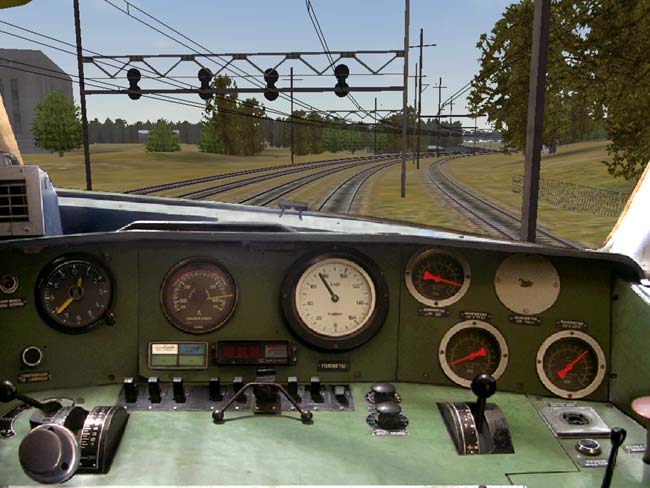Push the upper round black dome button
This screenshot has height=488, width=650.
pos(384,392)
